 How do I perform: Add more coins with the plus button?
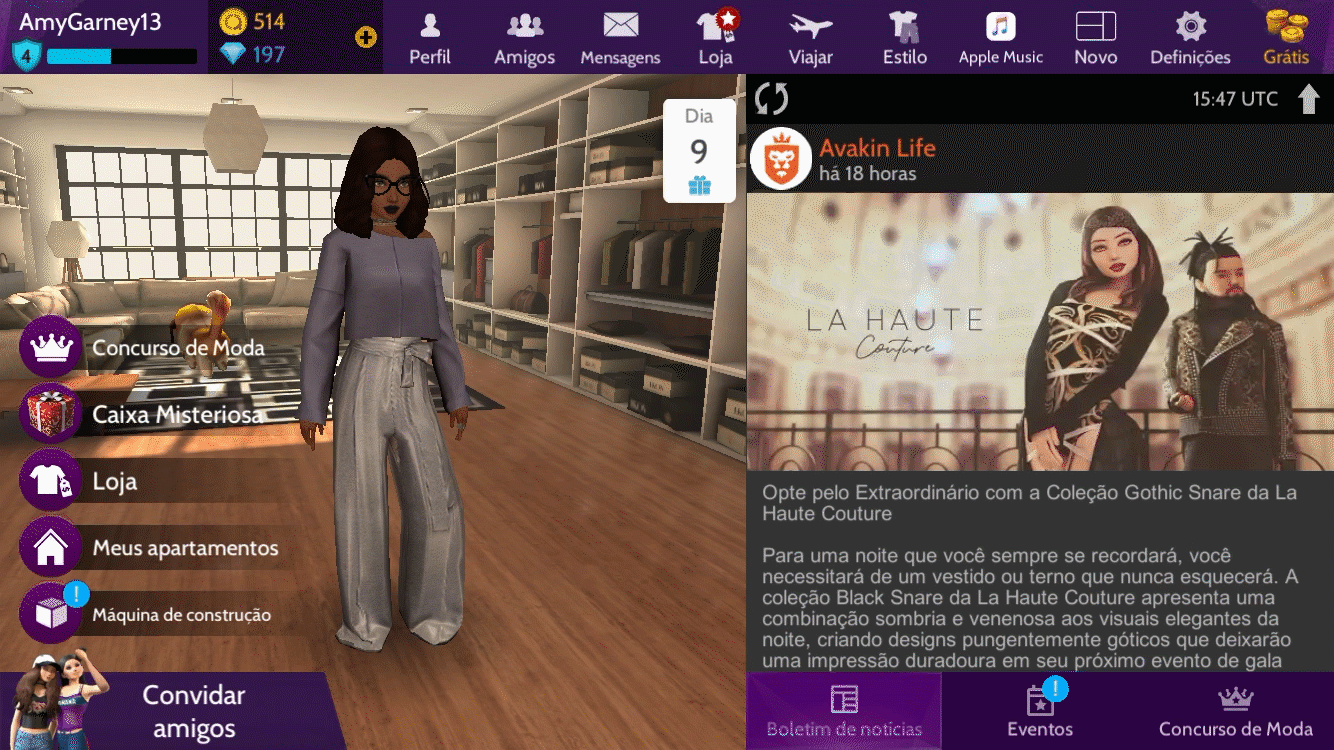pos(366,38)
